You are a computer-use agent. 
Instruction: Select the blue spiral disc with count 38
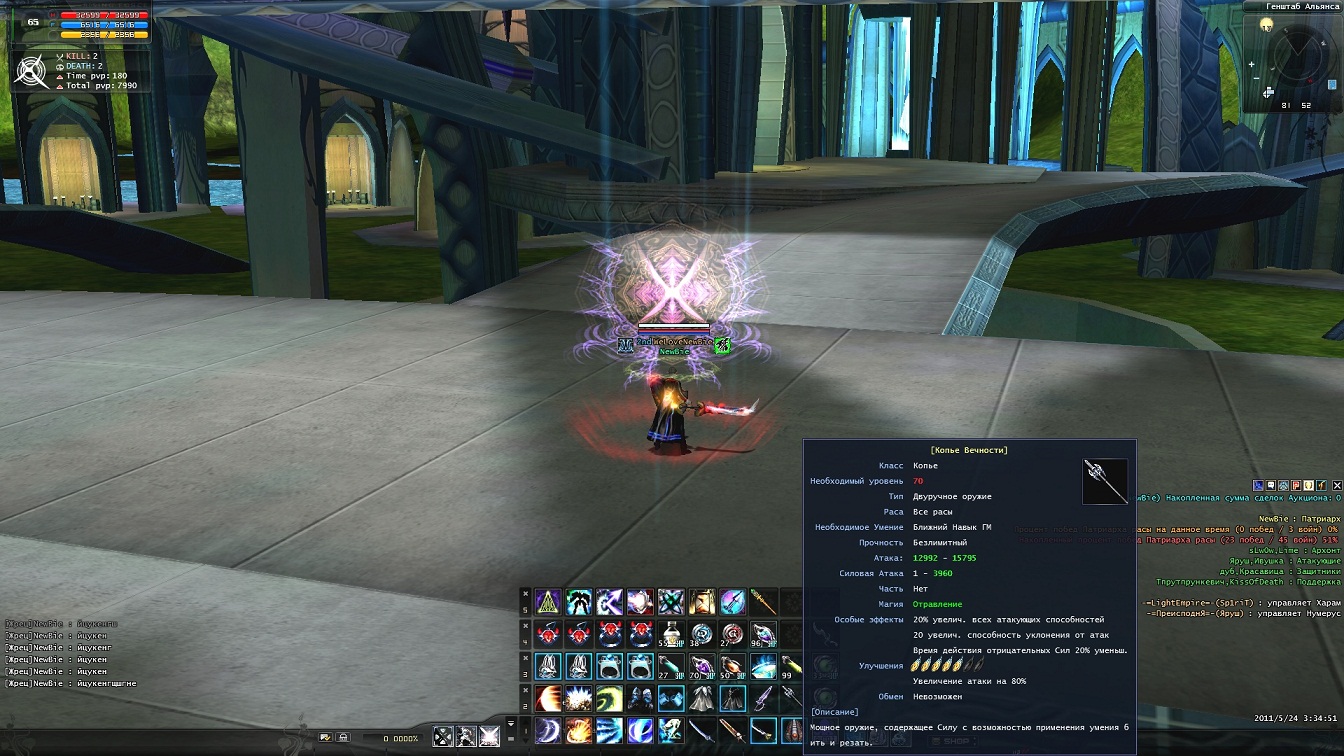[x=702, y=633]
